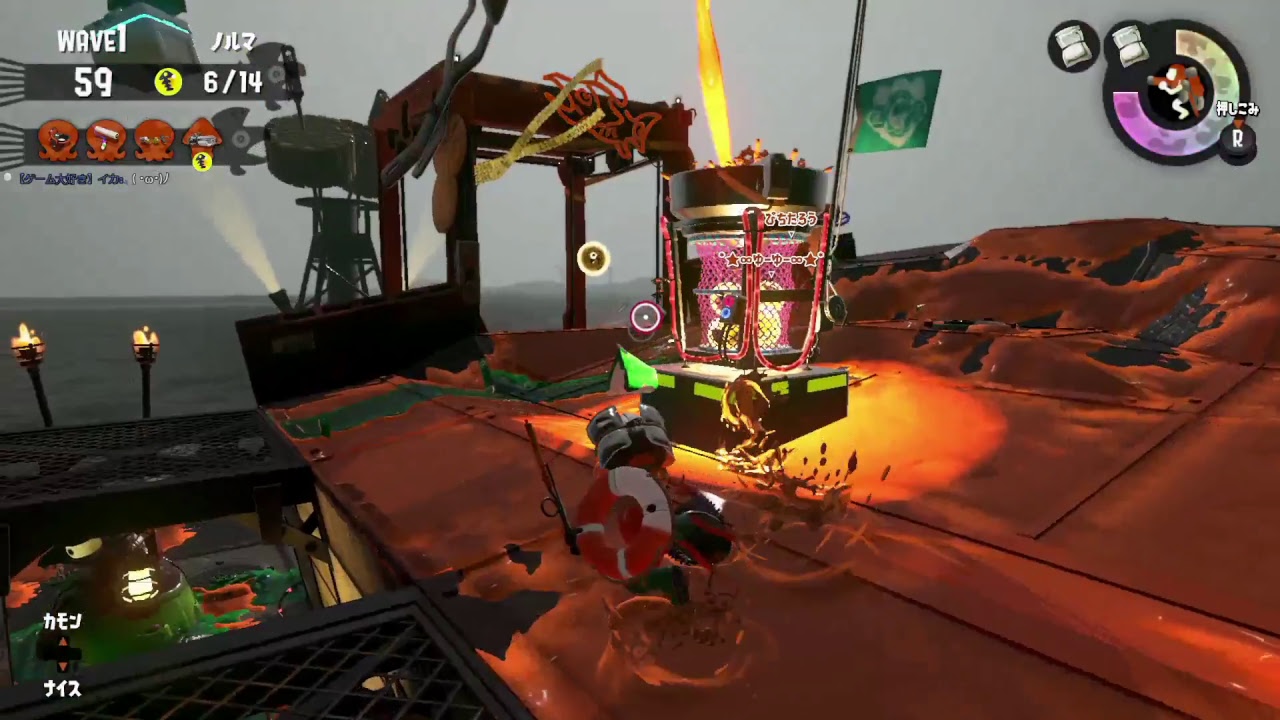Click the roller weapon teammate icon
1280x720 pixels.
pos(106,136)
